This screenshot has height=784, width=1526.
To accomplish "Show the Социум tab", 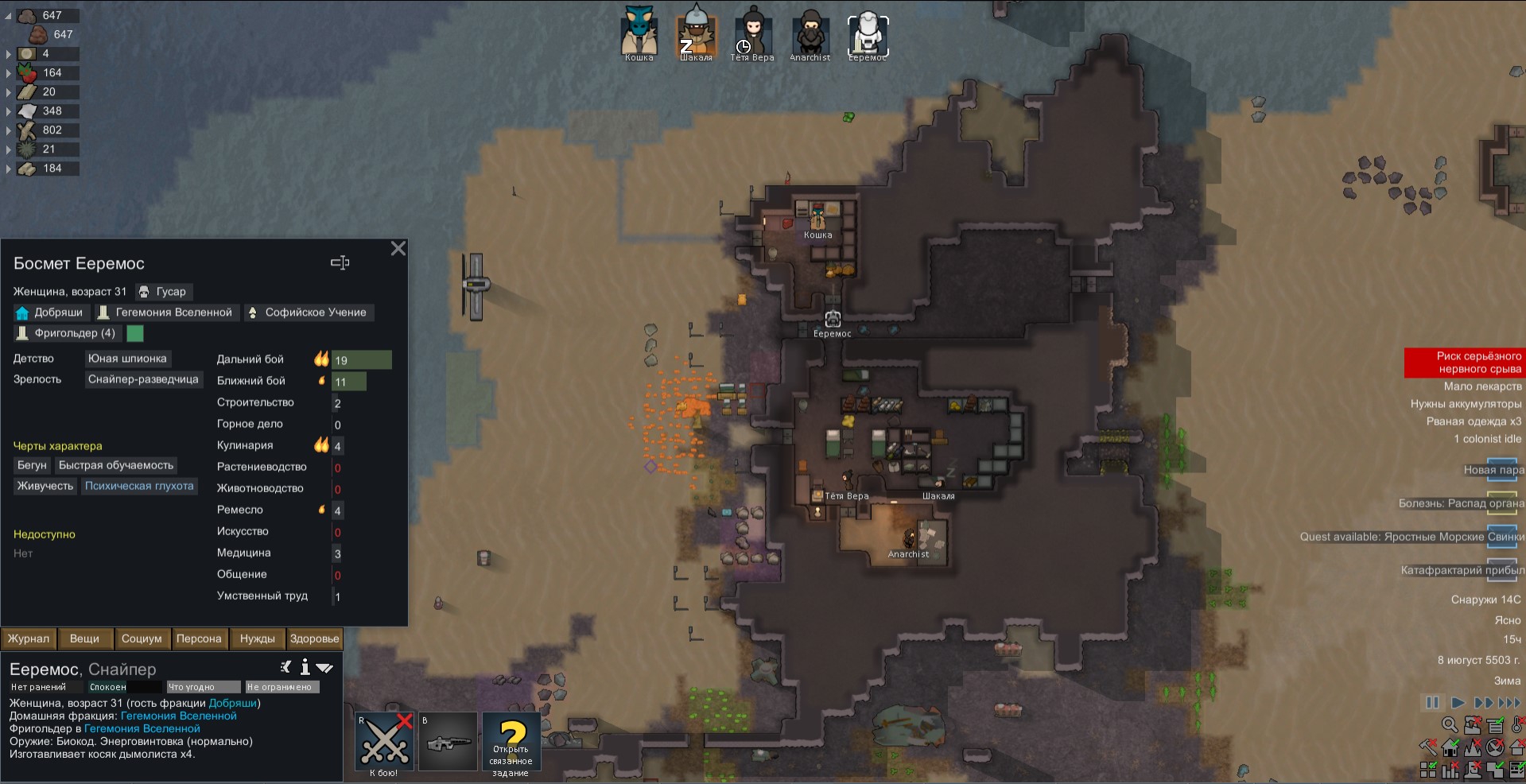I will click(x=142, y=638).
